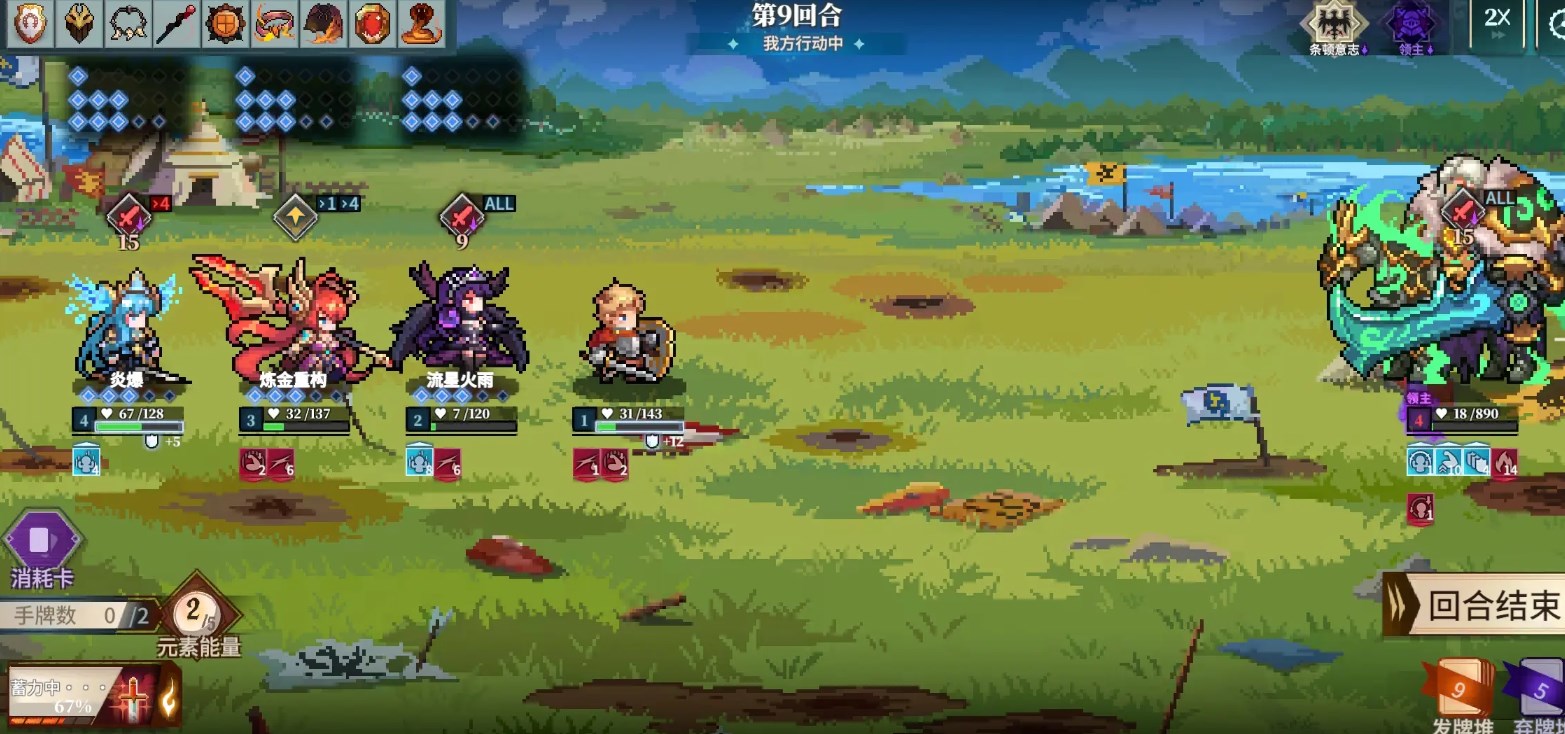1565x734 pixels.
Task: Click the red-tipped staff relic icon
Action: (174, 21)
